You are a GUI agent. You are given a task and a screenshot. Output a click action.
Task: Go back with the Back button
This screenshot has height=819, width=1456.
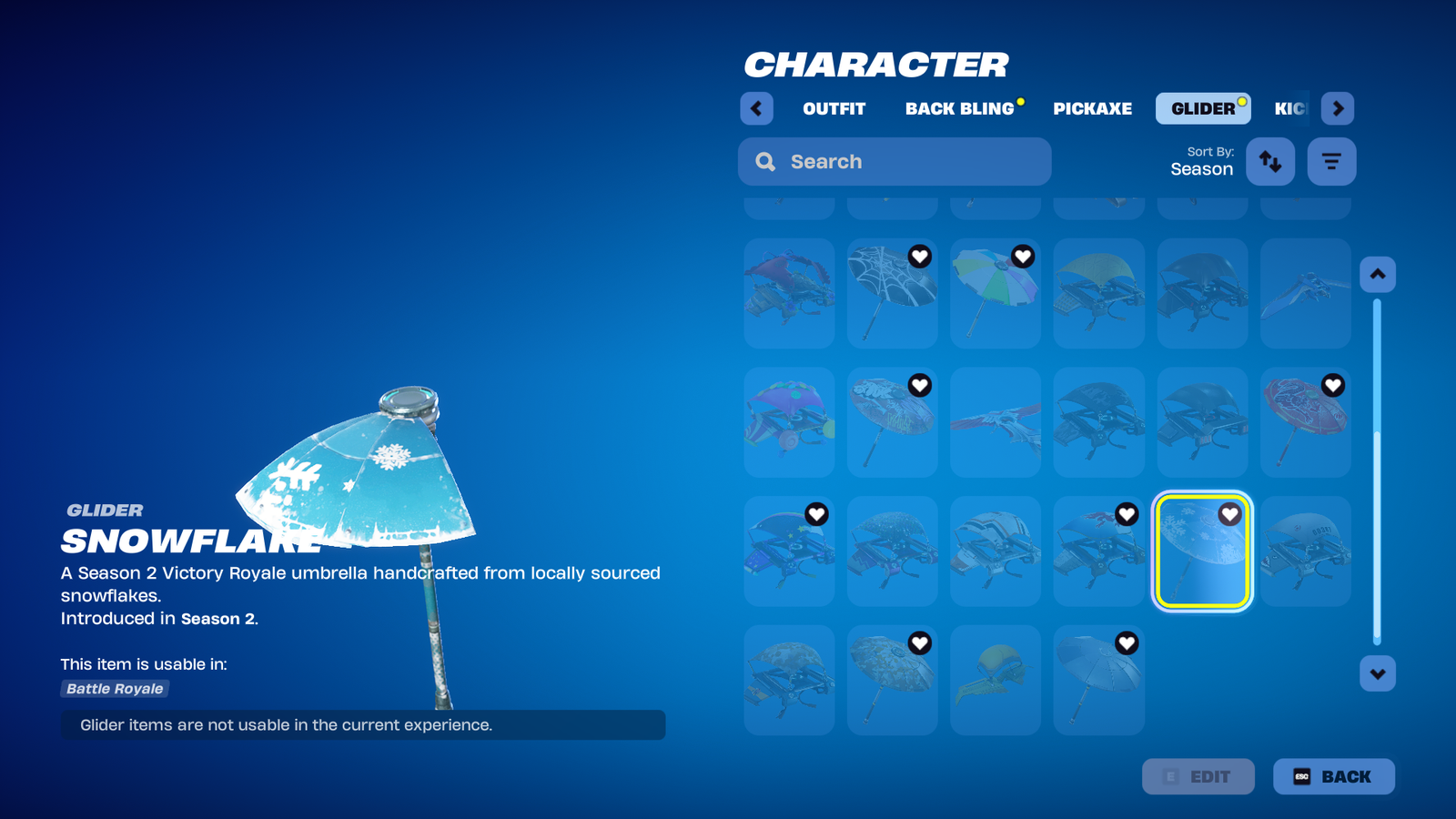pos(1333,776)
